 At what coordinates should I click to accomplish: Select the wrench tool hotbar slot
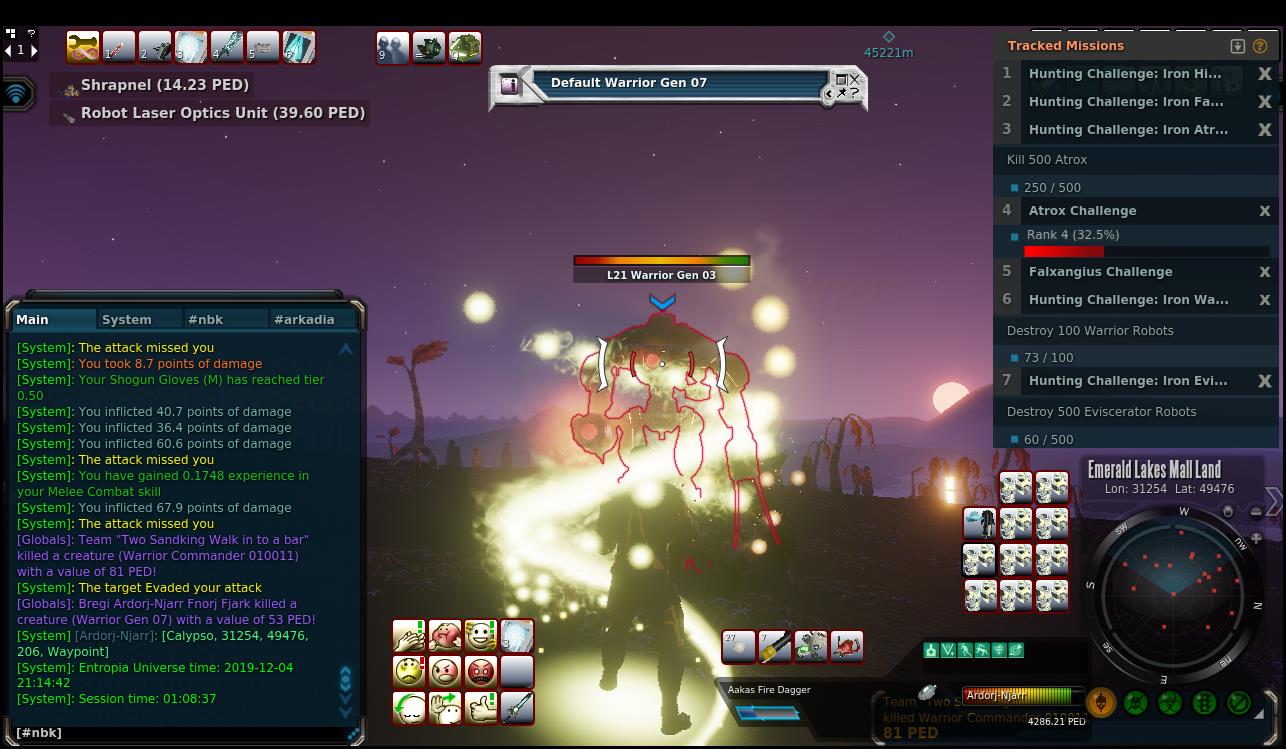click(x=83, y=47)
